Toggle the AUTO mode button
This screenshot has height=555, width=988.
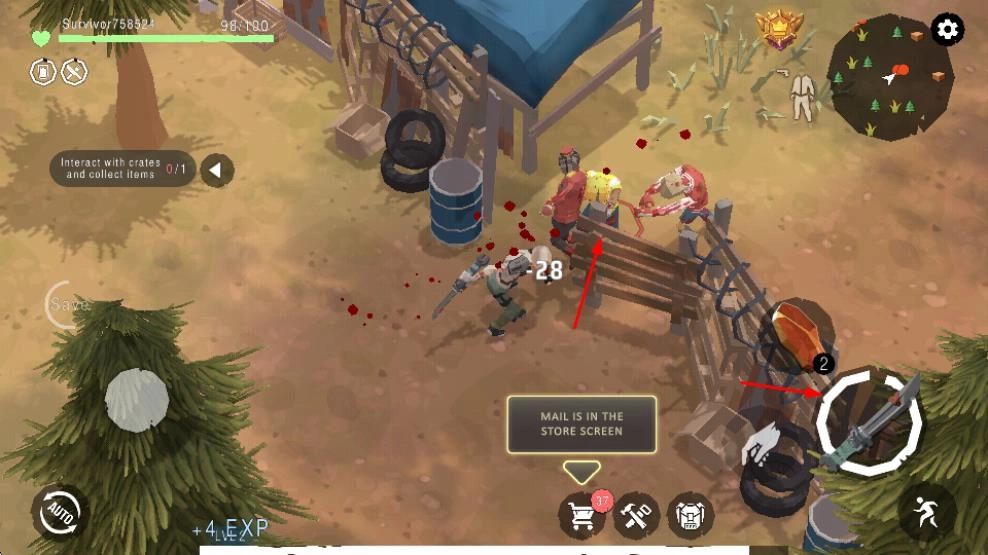[x=57, y=513]
